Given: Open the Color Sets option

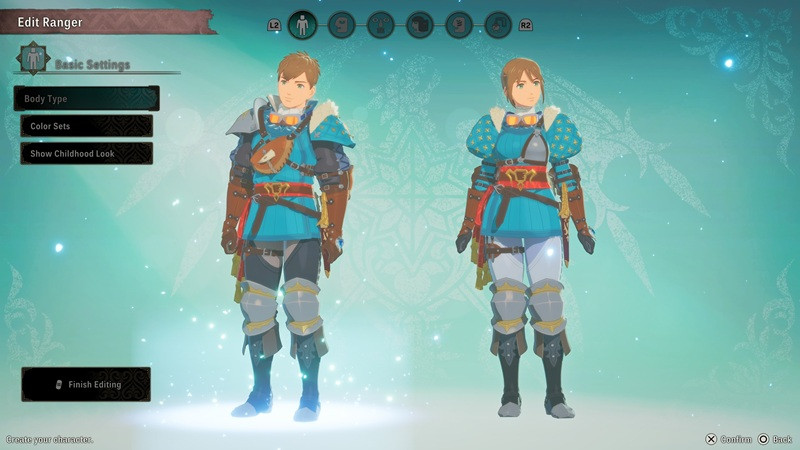Looking at the screenshot, I should coord(86,127).
